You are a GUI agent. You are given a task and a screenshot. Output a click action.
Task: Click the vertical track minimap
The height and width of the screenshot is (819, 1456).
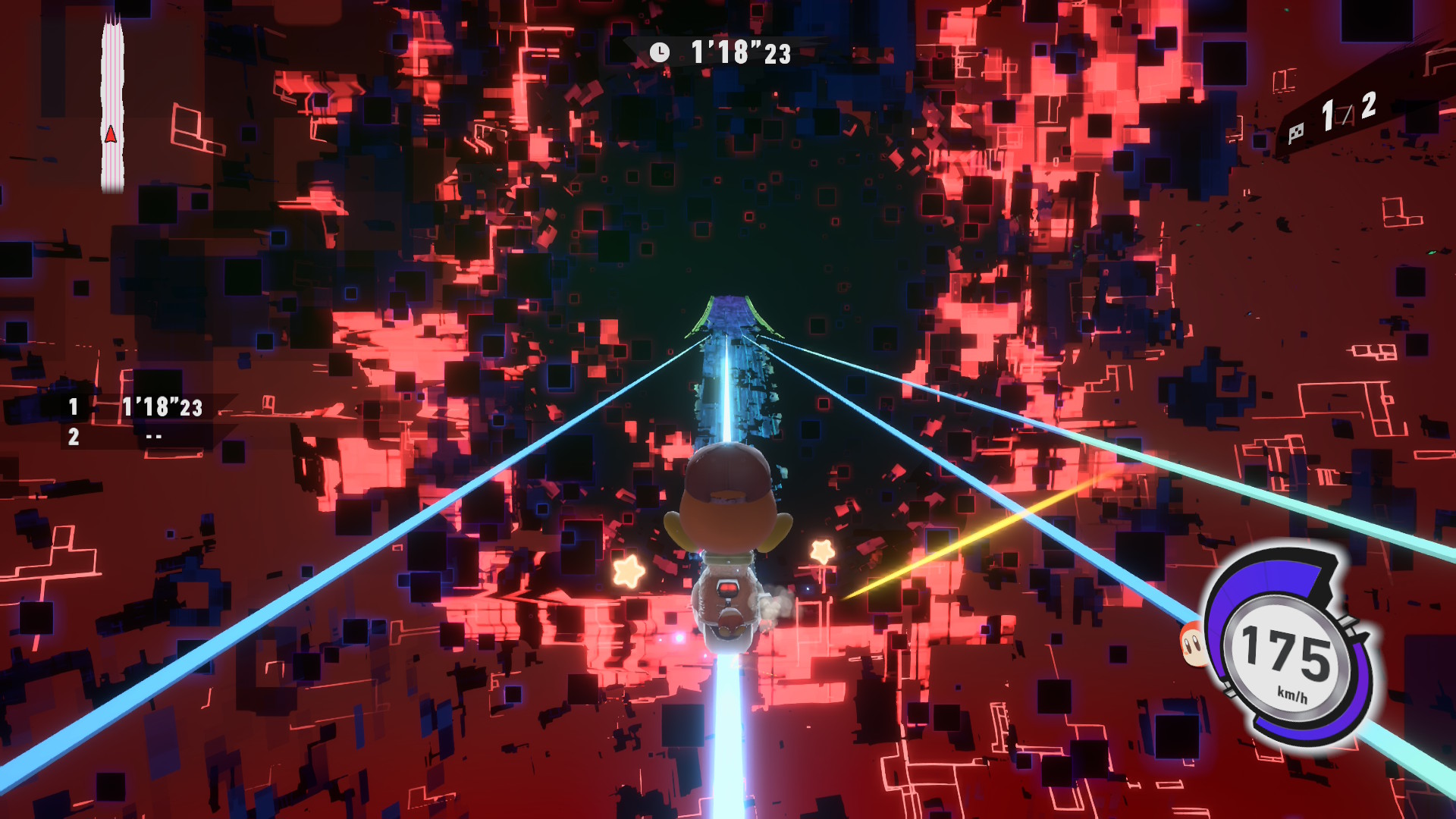[112, 106]
